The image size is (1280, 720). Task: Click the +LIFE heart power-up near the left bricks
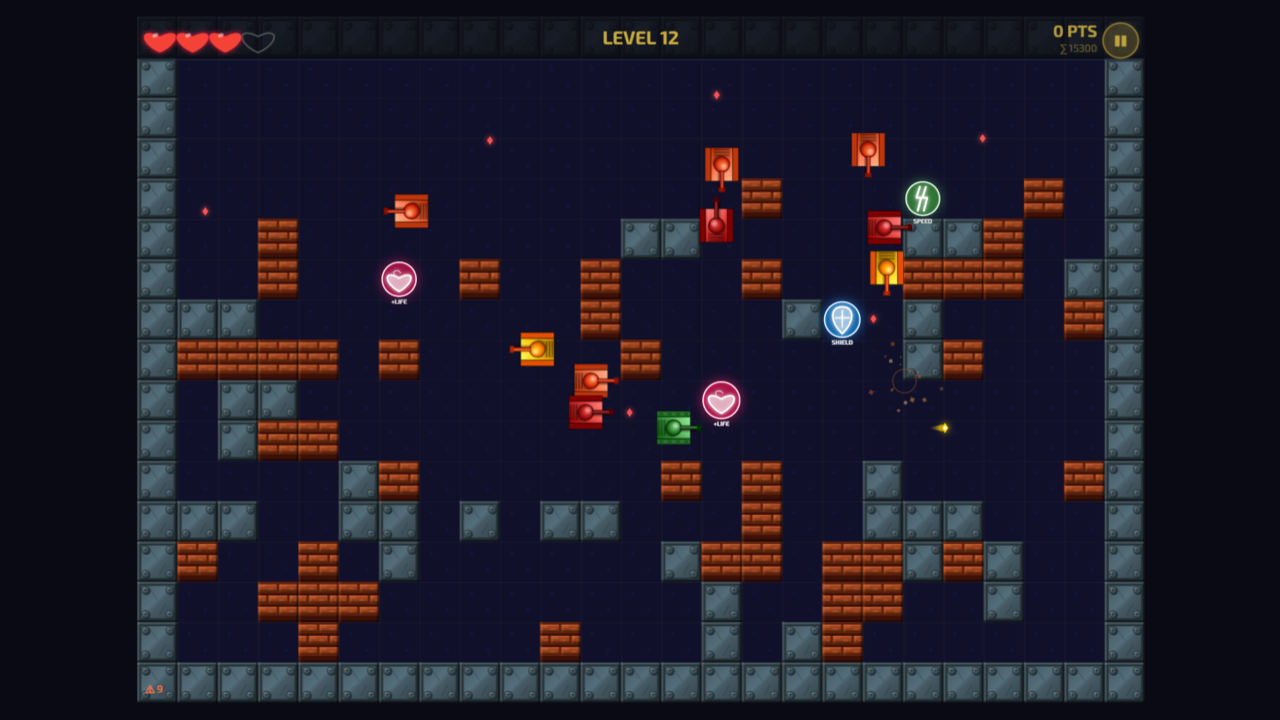399,280
